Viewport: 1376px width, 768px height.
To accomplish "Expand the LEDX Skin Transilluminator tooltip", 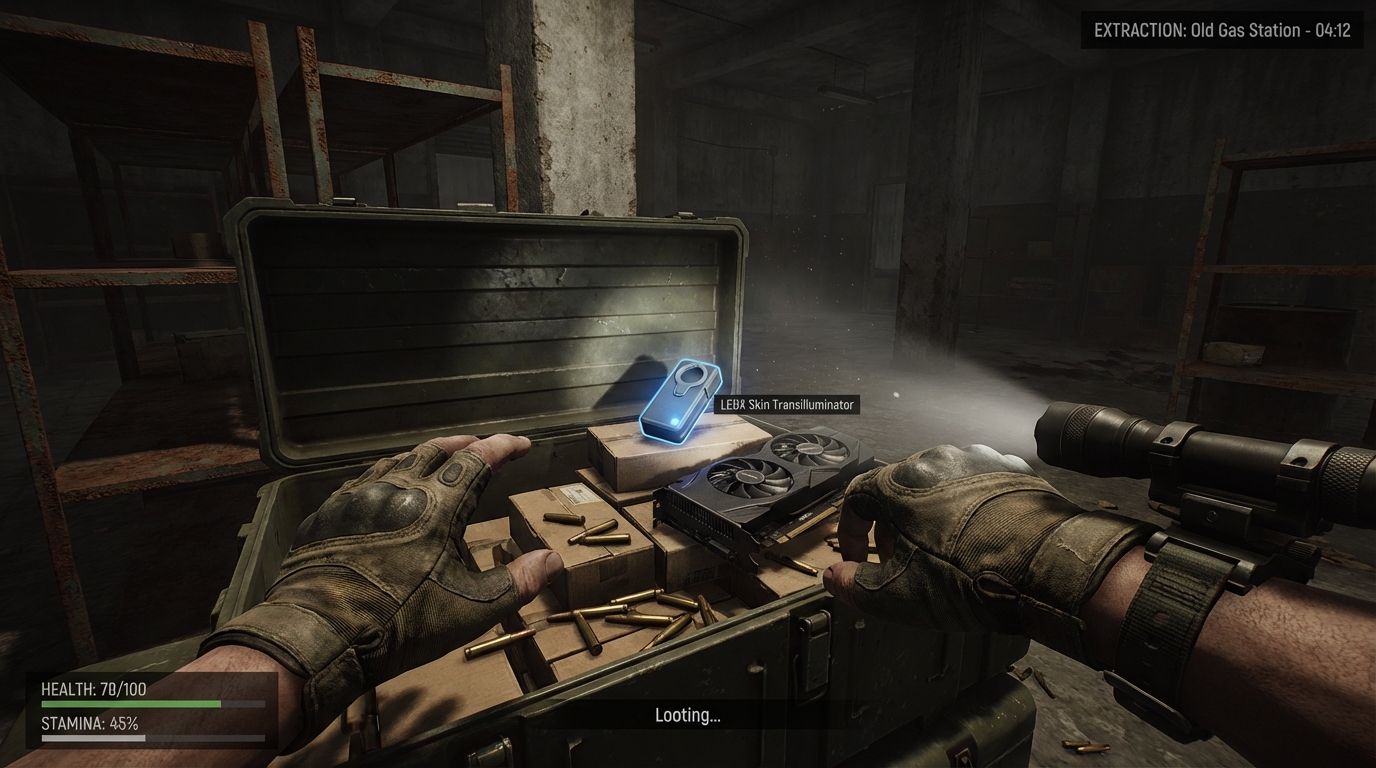I will click(x=786, y=404).
